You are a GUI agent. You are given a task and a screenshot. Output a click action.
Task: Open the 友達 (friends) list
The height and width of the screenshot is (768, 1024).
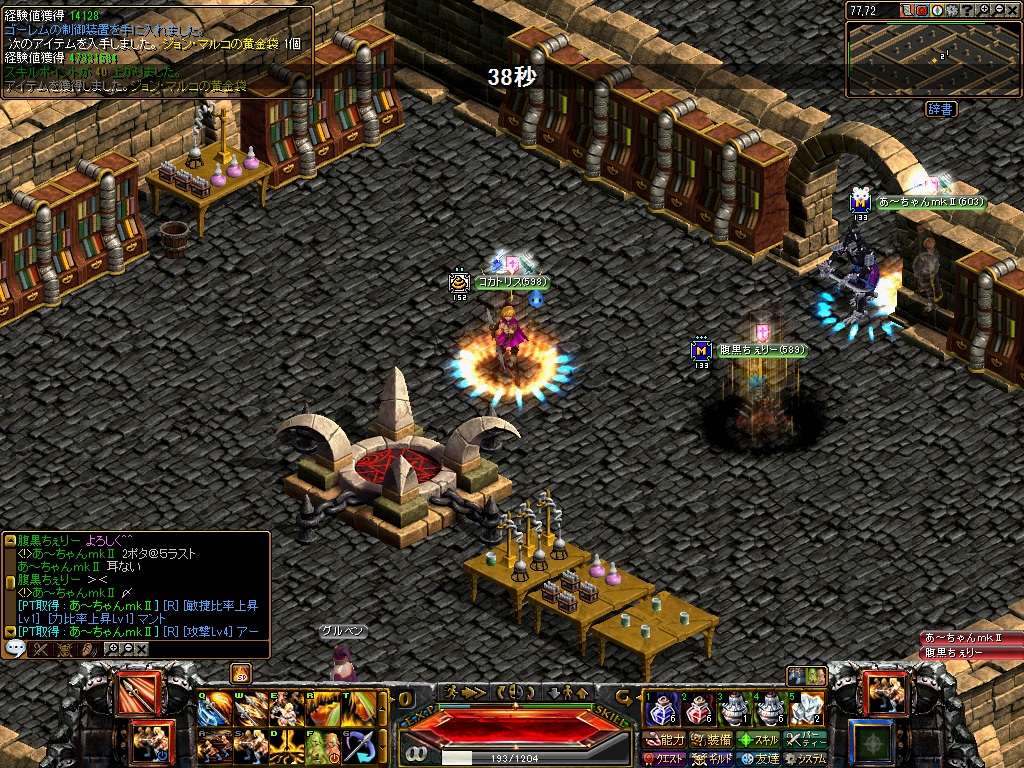pyautogui.click(x=759, y=759)
